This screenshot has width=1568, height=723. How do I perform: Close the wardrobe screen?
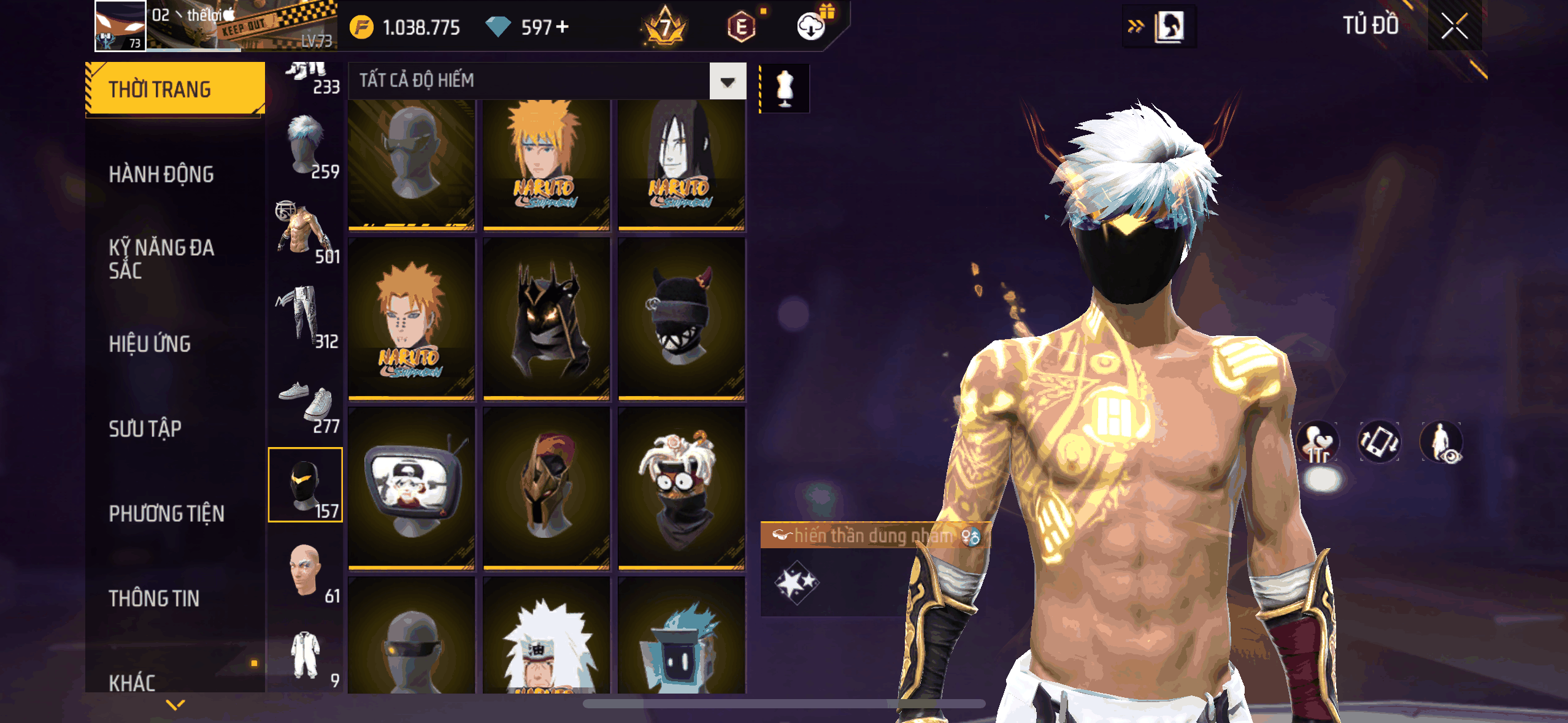tap(1454, 26)
